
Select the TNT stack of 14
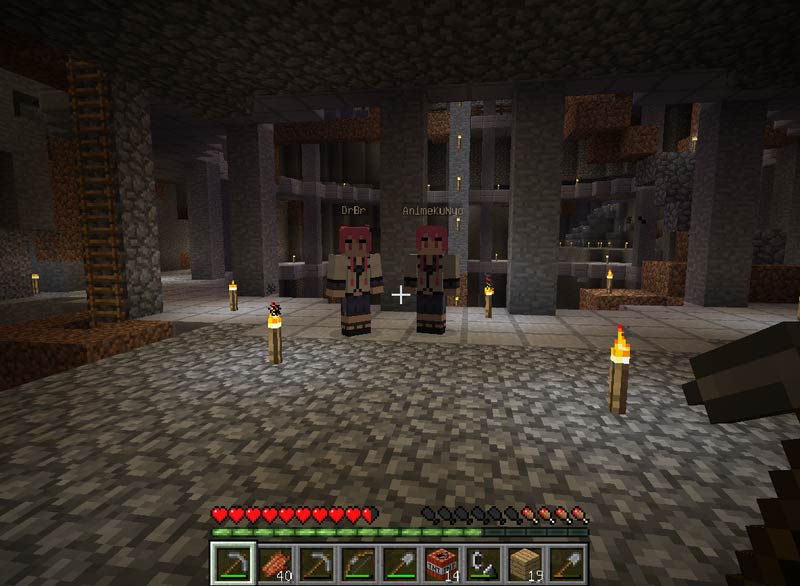[x=440, y=563]
